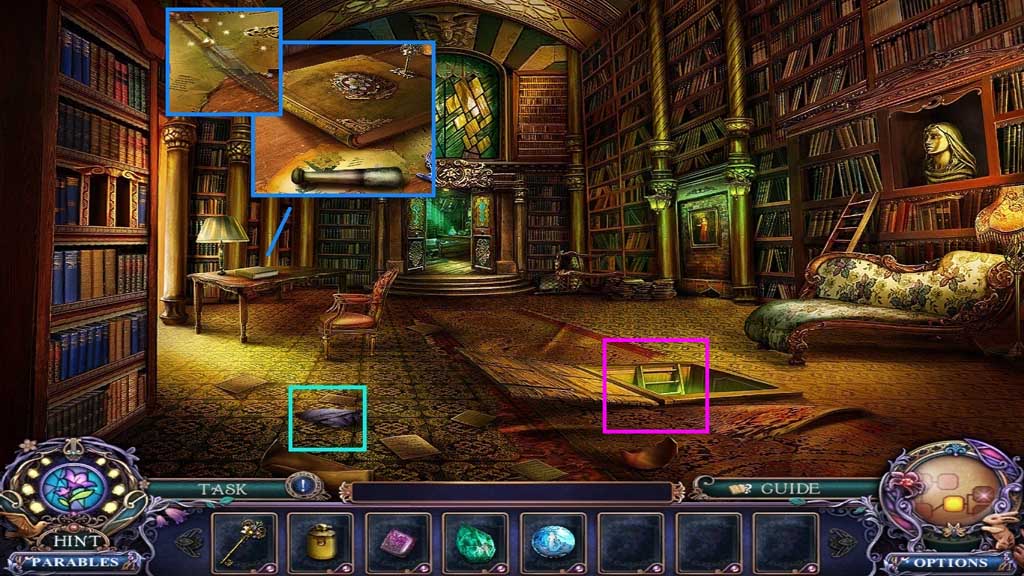Image resolution: width=1024 pixels, height=576 pixels.
Task: Select the blue oval gem slot
Action: (551, 543)
